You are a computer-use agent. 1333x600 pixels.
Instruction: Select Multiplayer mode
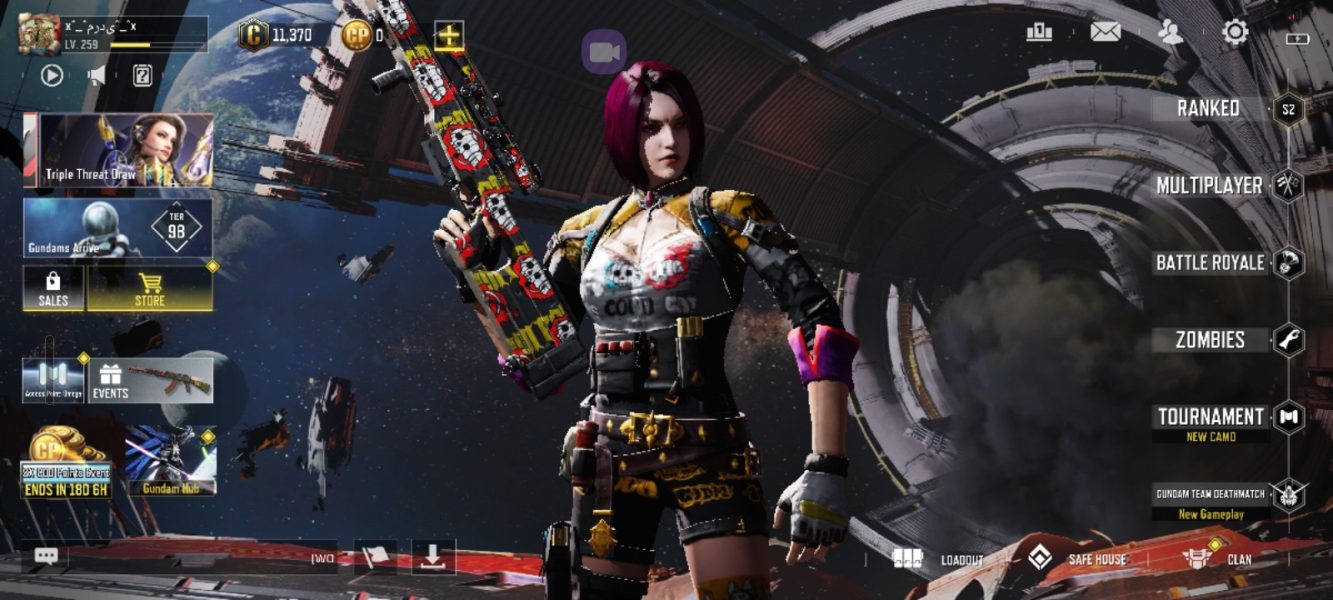pyautogui.click(x=1209, y=186)
